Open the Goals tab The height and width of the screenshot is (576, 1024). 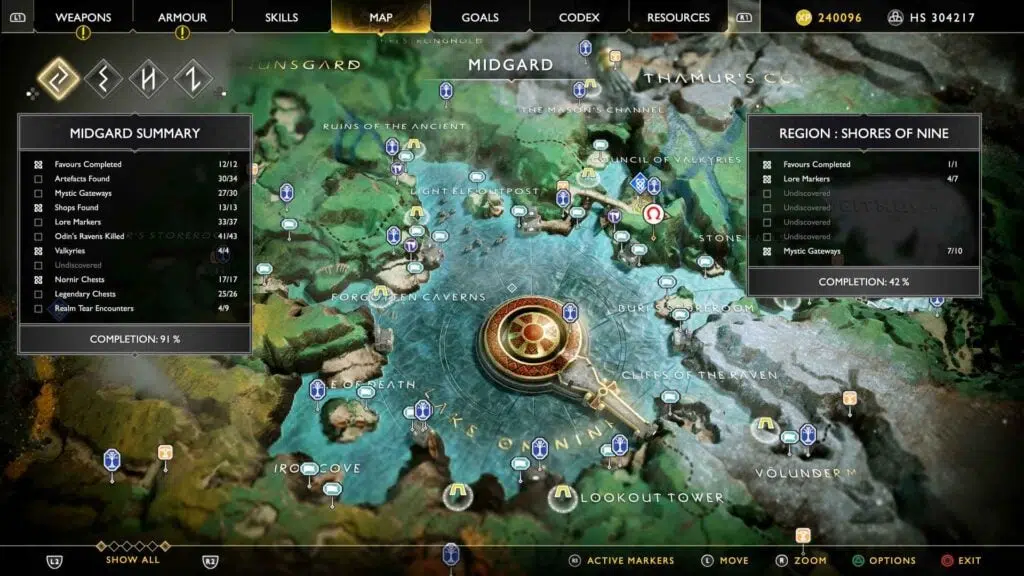pos(480,17)
